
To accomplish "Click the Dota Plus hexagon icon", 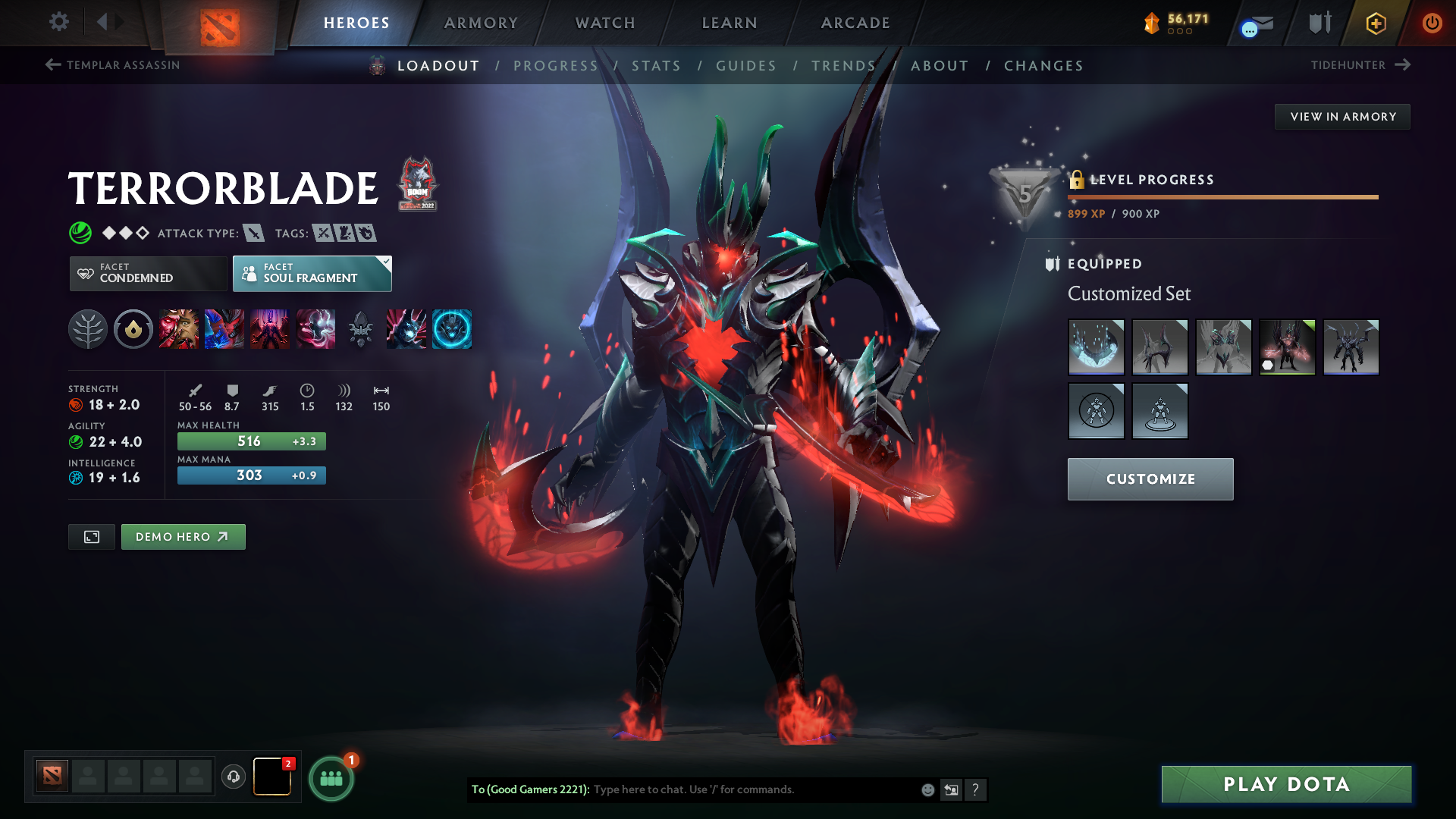I will 1375,23.
